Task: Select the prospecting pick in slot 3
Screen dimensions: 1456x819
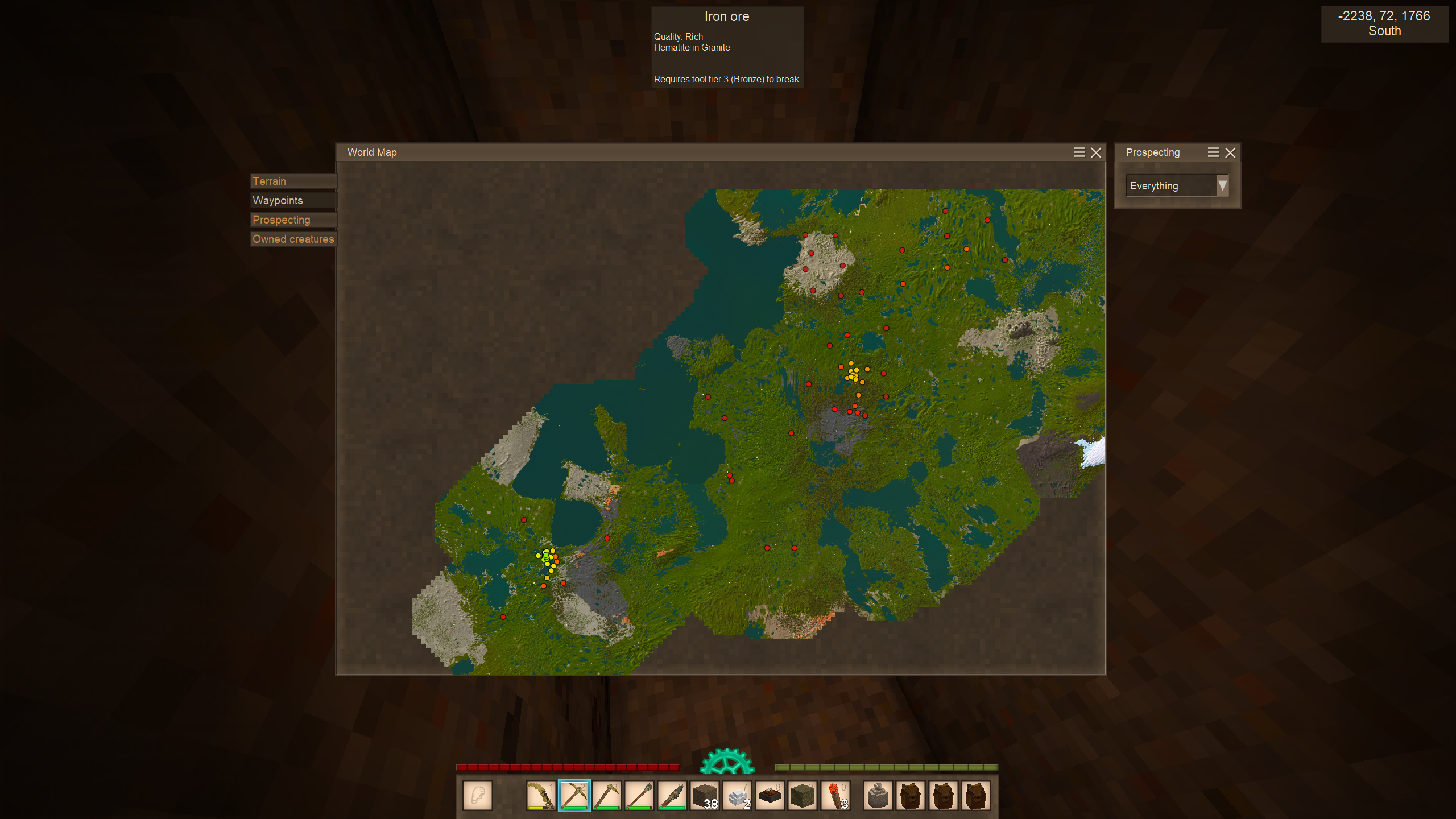Action: pyautogui.click(x=607, y=796)
